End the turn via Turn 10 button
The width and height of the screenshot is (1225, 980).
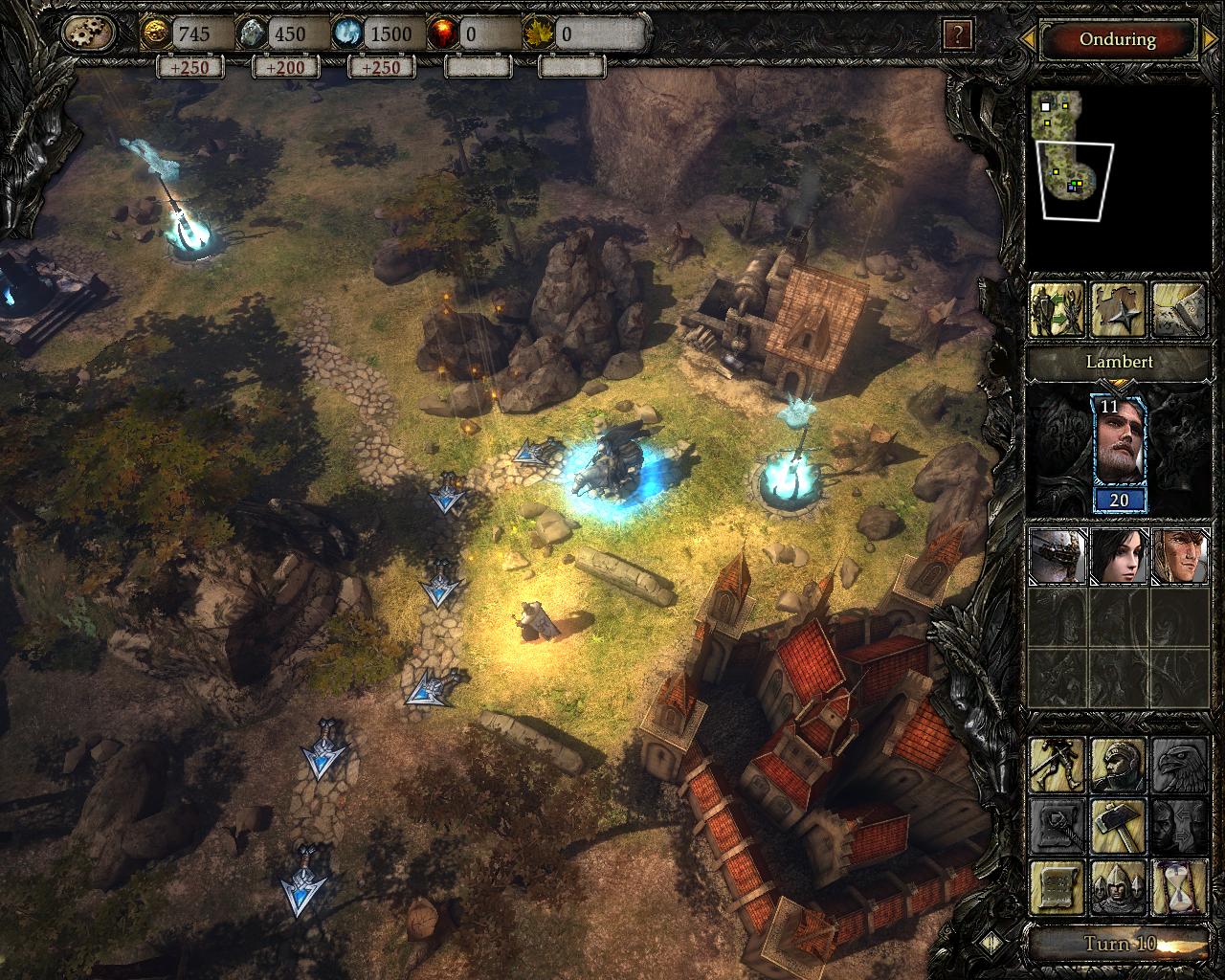pos(1118,944)
